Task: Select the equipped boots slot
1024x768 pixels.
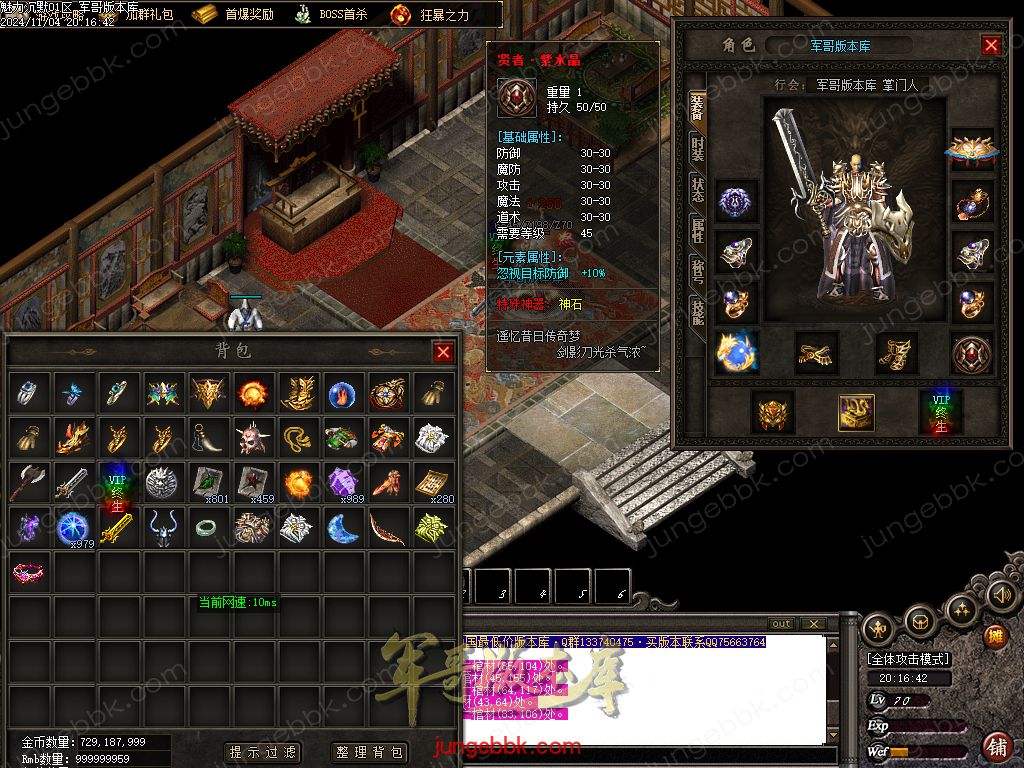Action: click(896, 353)
